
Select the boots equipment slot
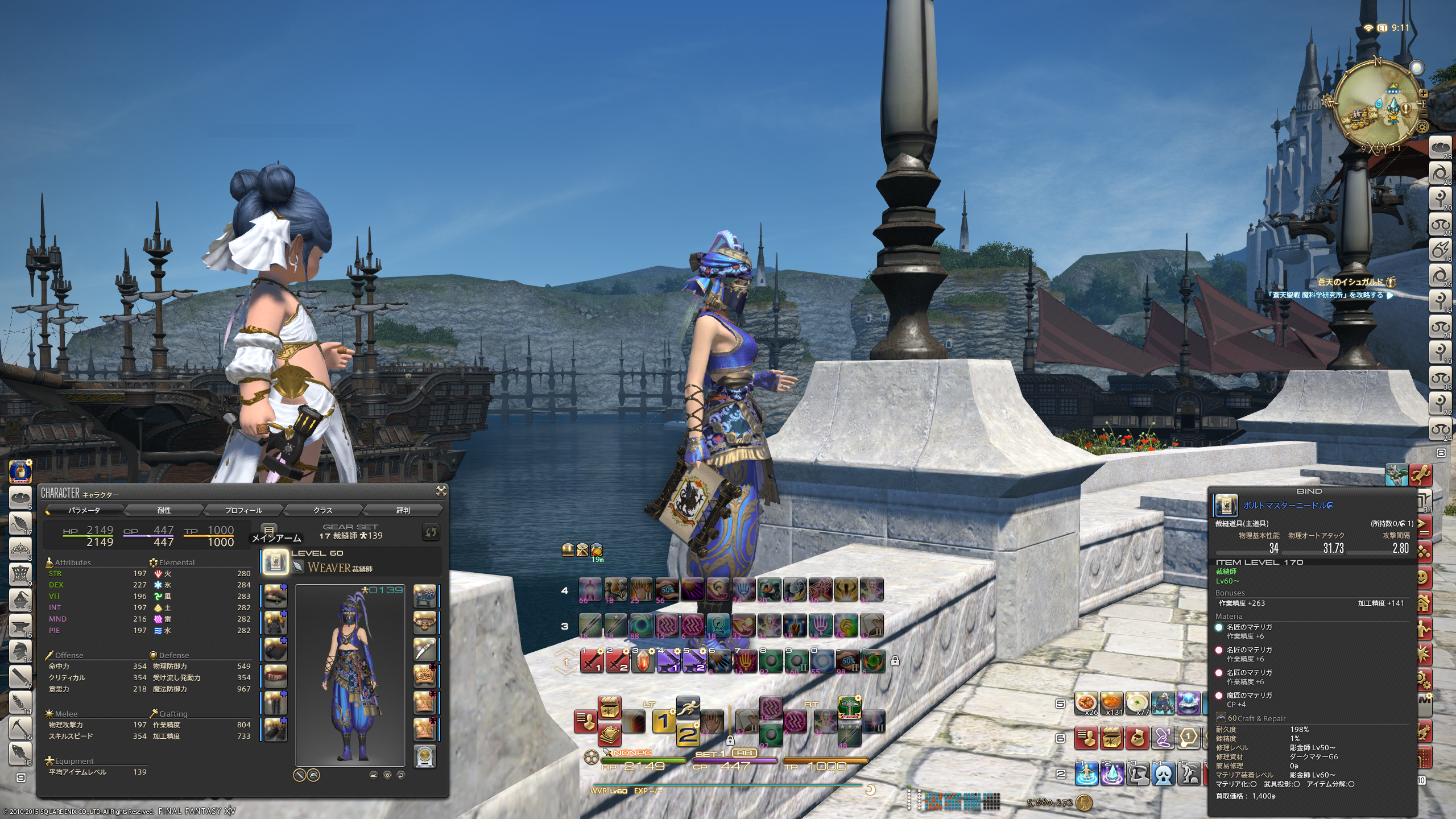275,730
